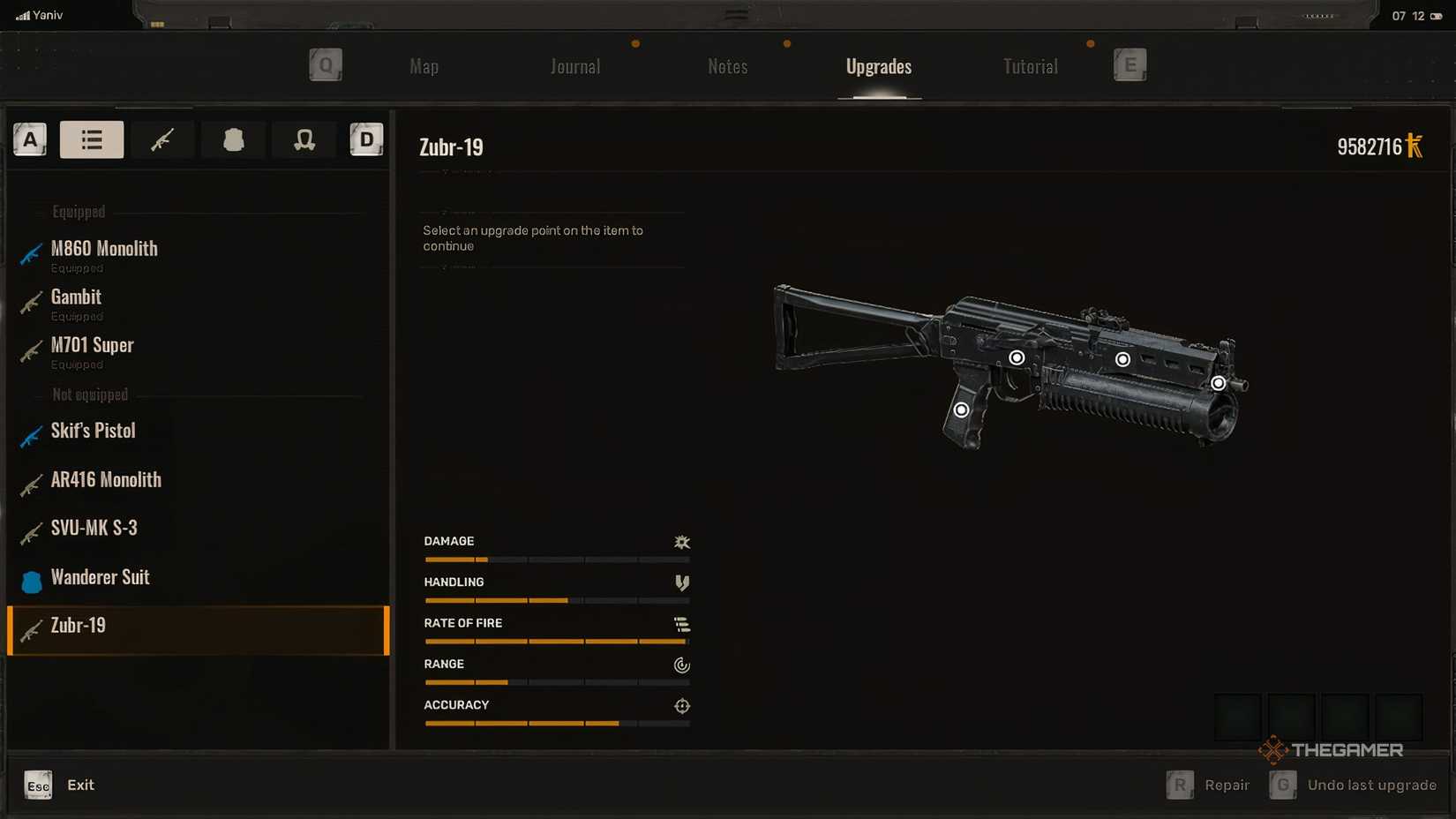
Task: Select M860 Monolith from the list
Action: coord(104,250)
